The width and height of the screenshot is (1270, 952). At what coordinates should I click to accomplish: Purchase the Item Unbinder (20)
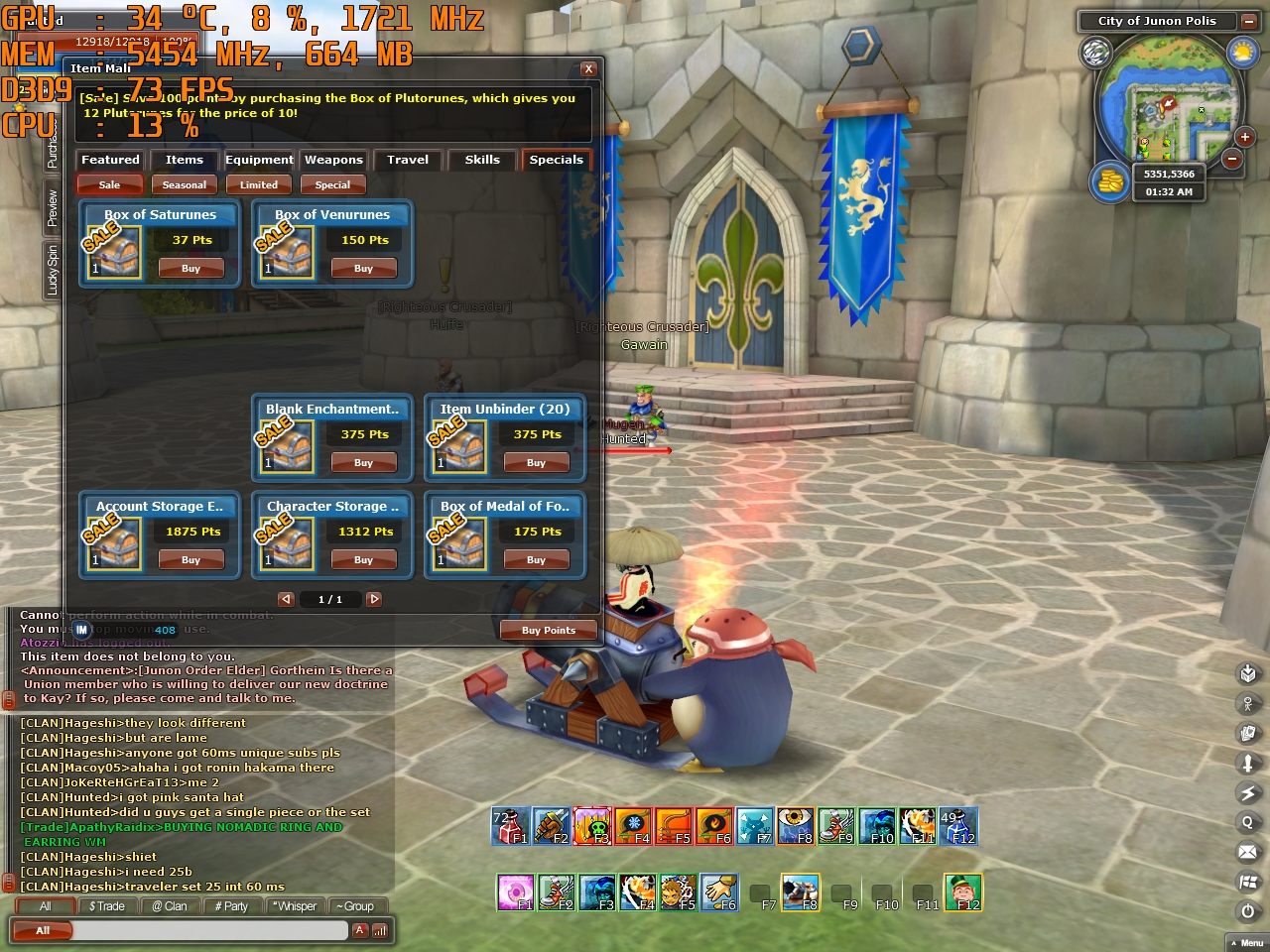(x=536, y=463)
